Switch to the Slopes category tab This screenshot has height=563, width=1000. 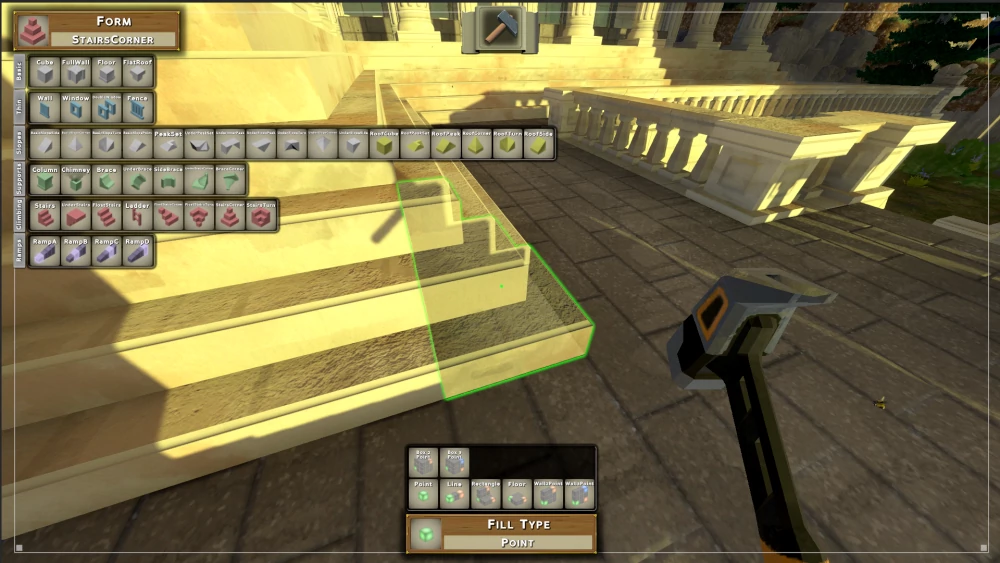point(19,144)
